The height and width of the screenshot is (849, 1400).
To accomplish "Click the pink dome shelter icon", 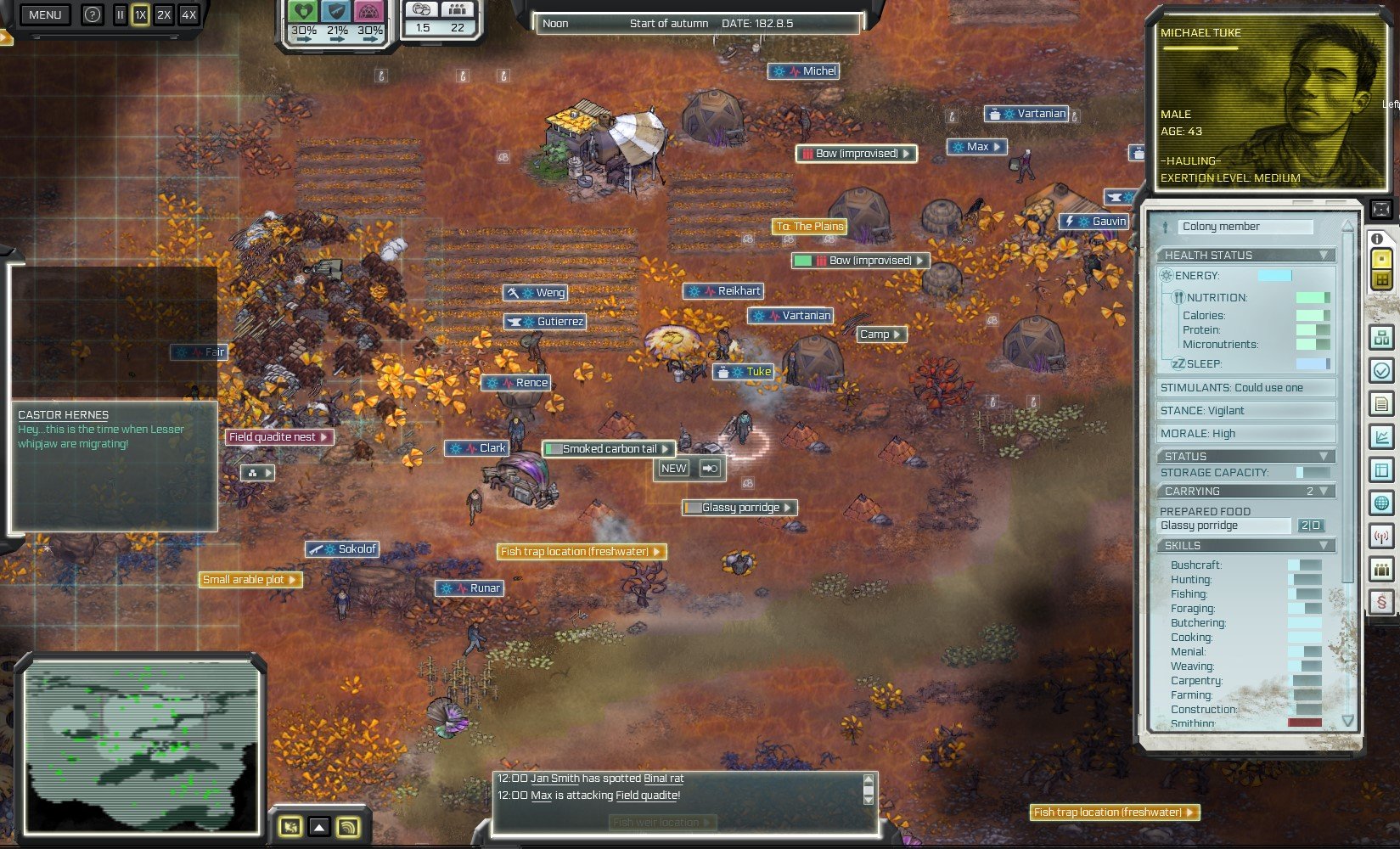I will pyautogui.click(x=369, y=11).
